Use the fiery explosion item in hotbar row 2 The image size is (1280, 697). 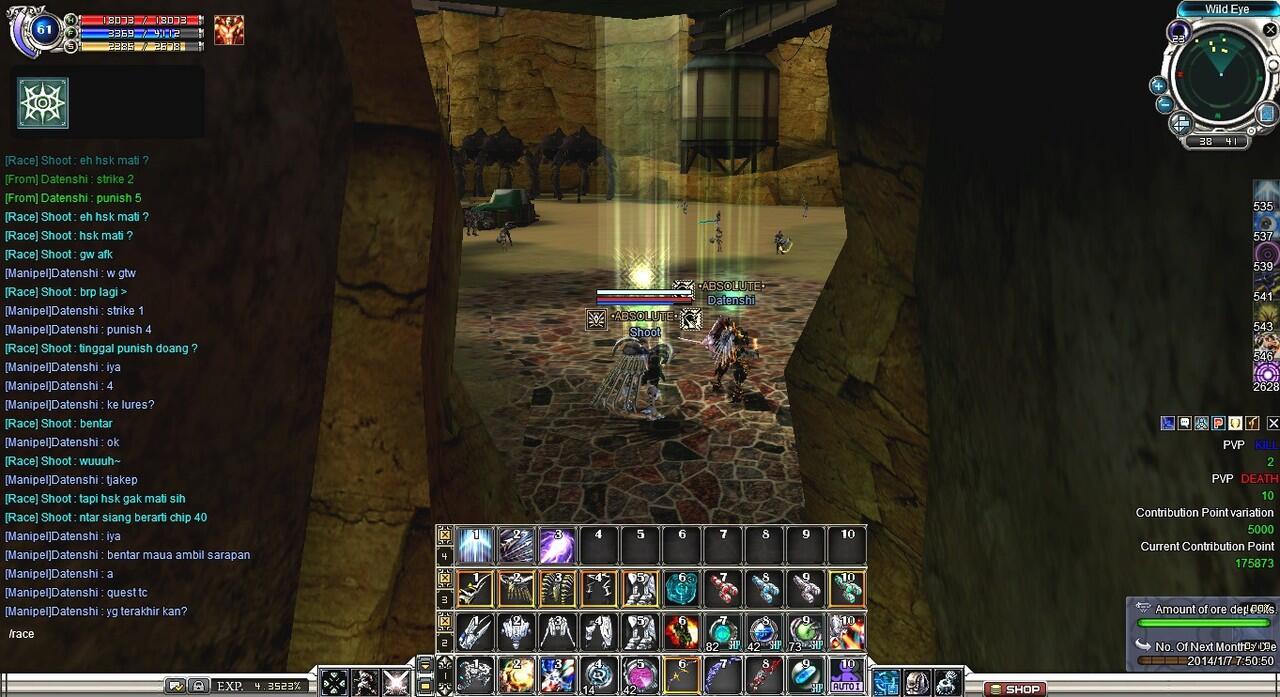(x=682, y=632)
